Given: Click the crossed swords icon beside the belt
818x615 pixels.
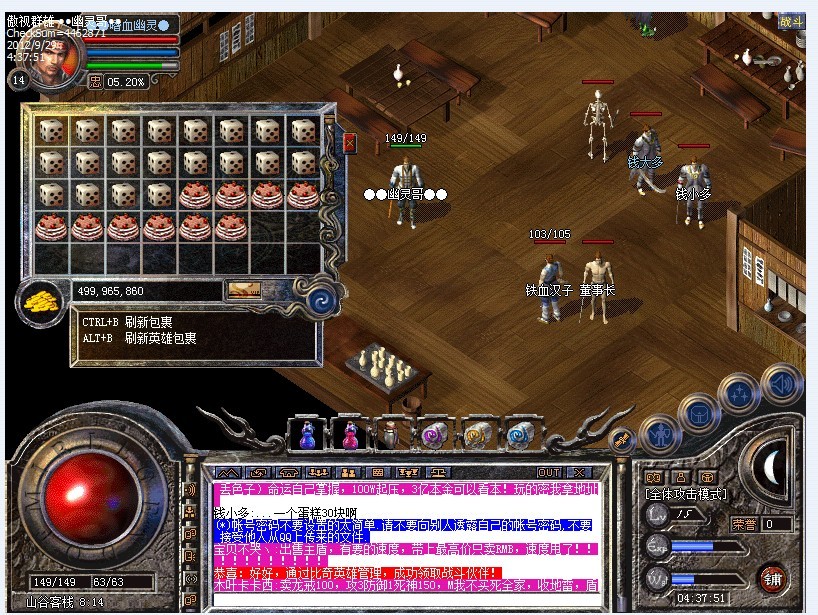Looking at the screenshot, I should pyautogui.click(x=621, y=439).
